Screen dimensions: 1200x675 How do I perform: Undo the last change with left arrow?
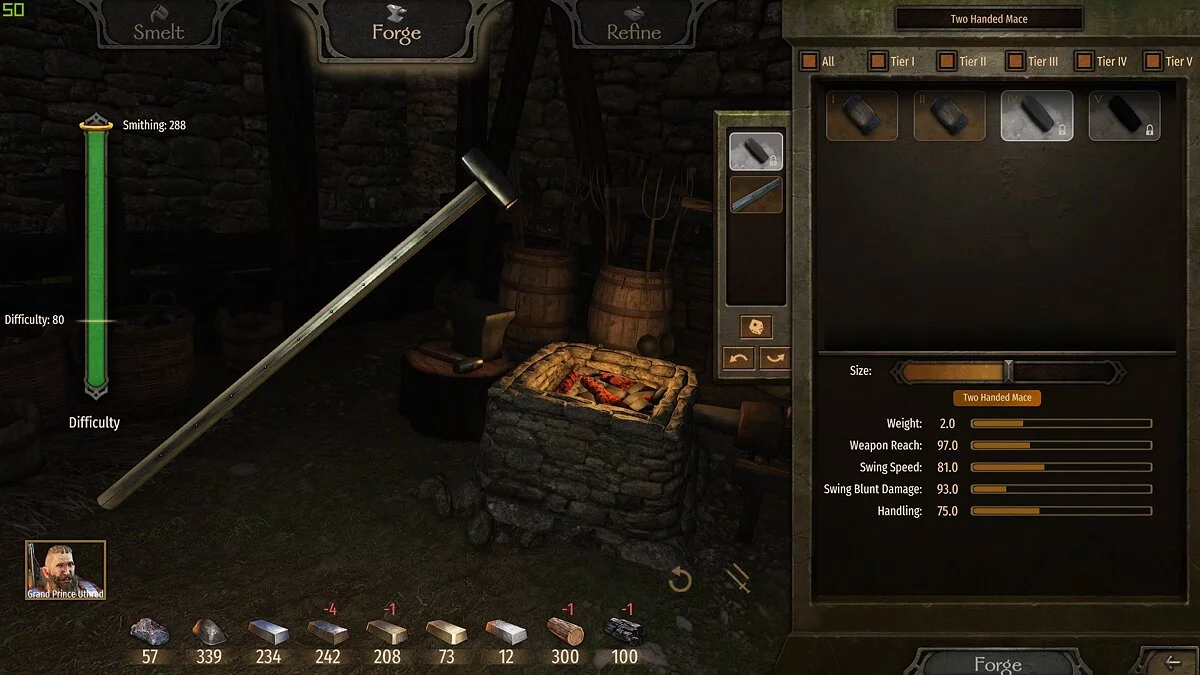[x=738, y=358]
